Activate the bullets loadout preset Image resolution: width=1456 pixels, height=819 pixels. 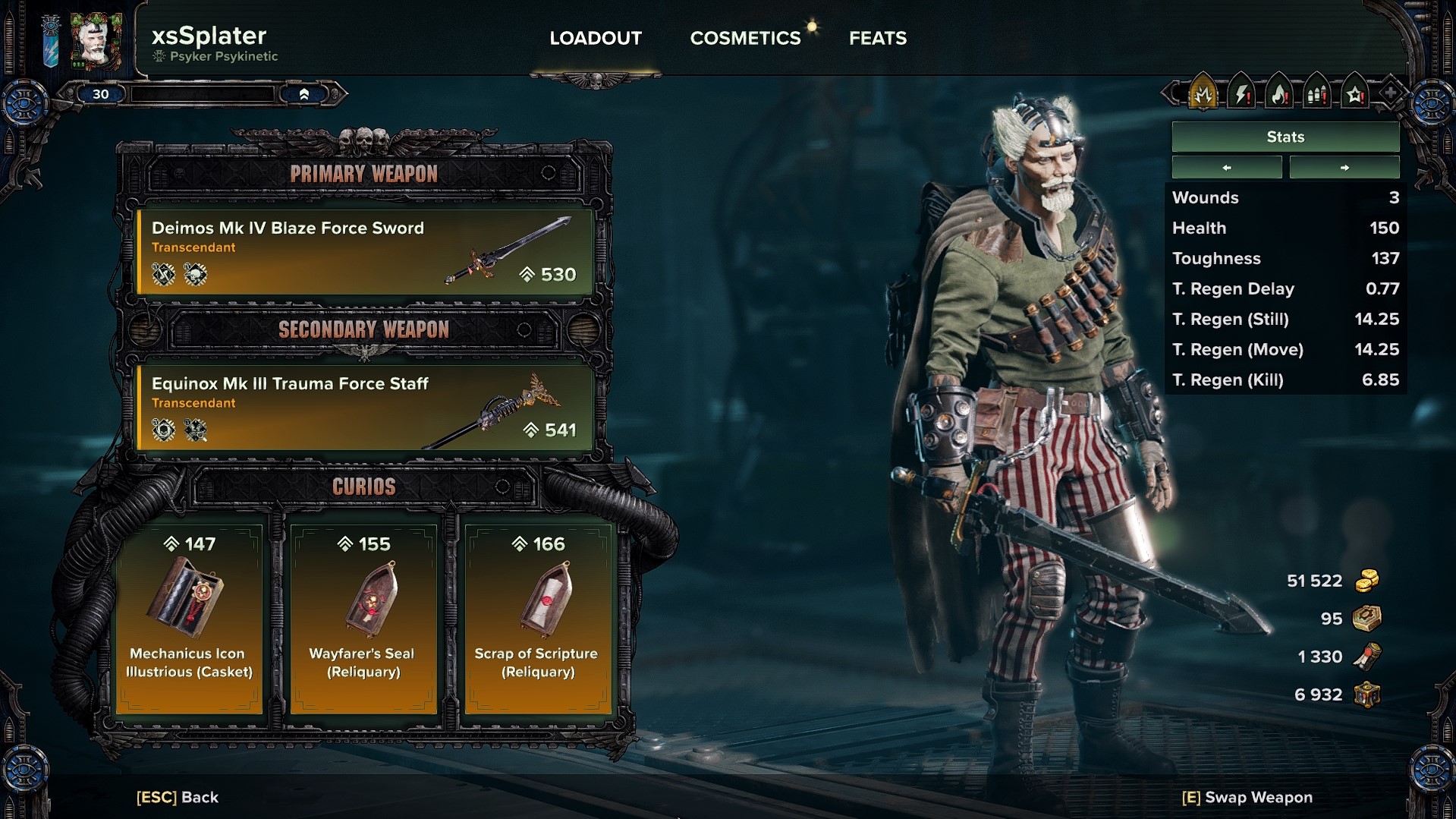1317,95
